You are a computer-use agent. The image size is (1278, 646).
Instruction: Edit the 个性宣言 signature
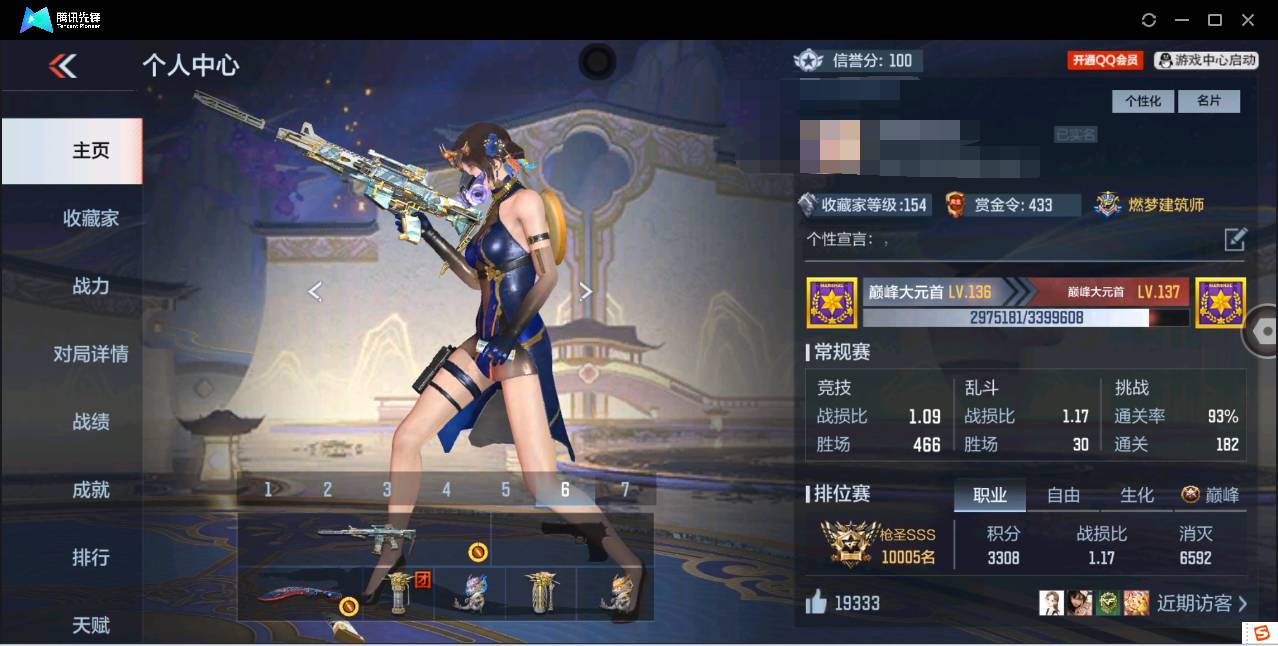click(x=1235, y=239)
